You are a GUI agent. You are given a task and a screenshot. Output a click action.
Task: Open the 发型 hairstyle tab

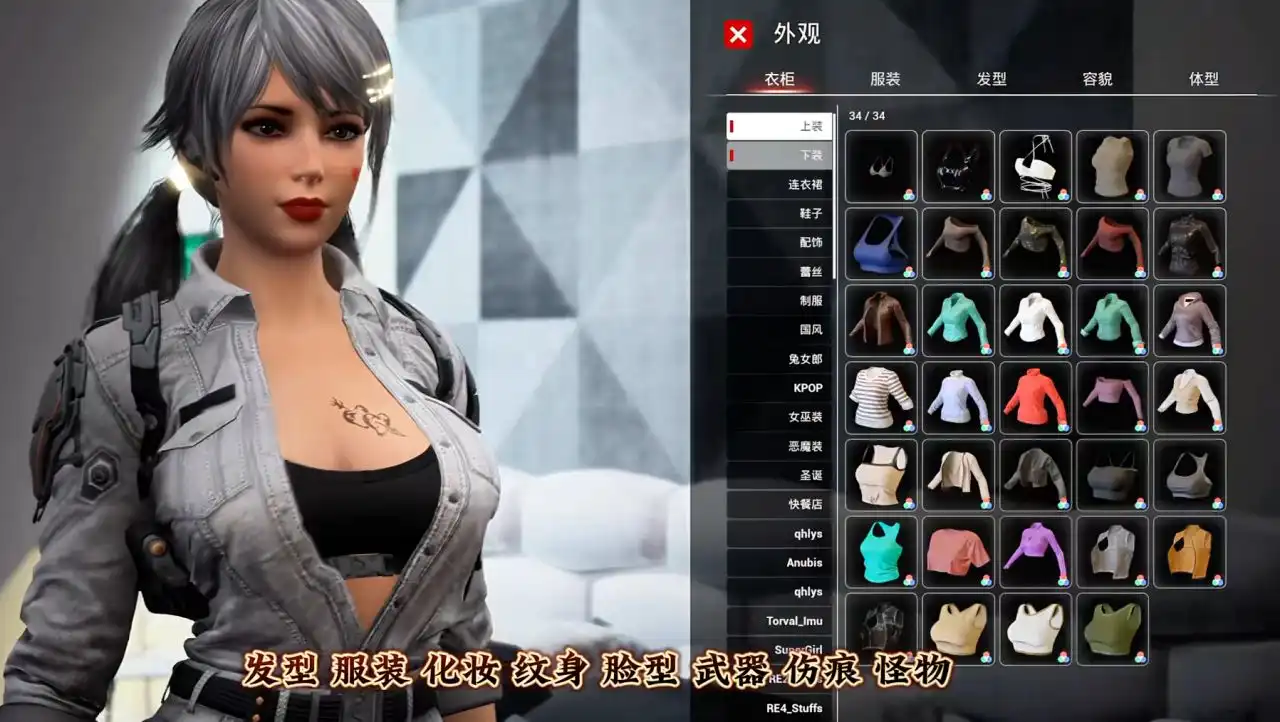click(x=992, y=78)
